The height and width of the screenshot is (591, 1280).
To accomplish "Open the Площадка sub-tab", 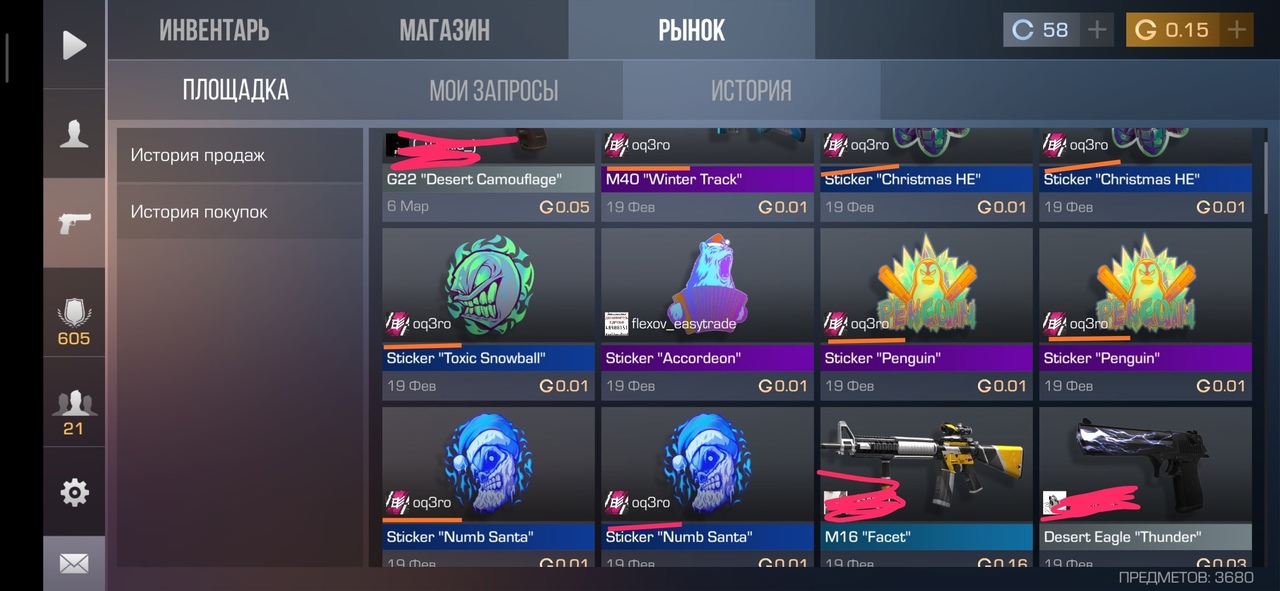I will pyautogui.click(x=235, y=91).
